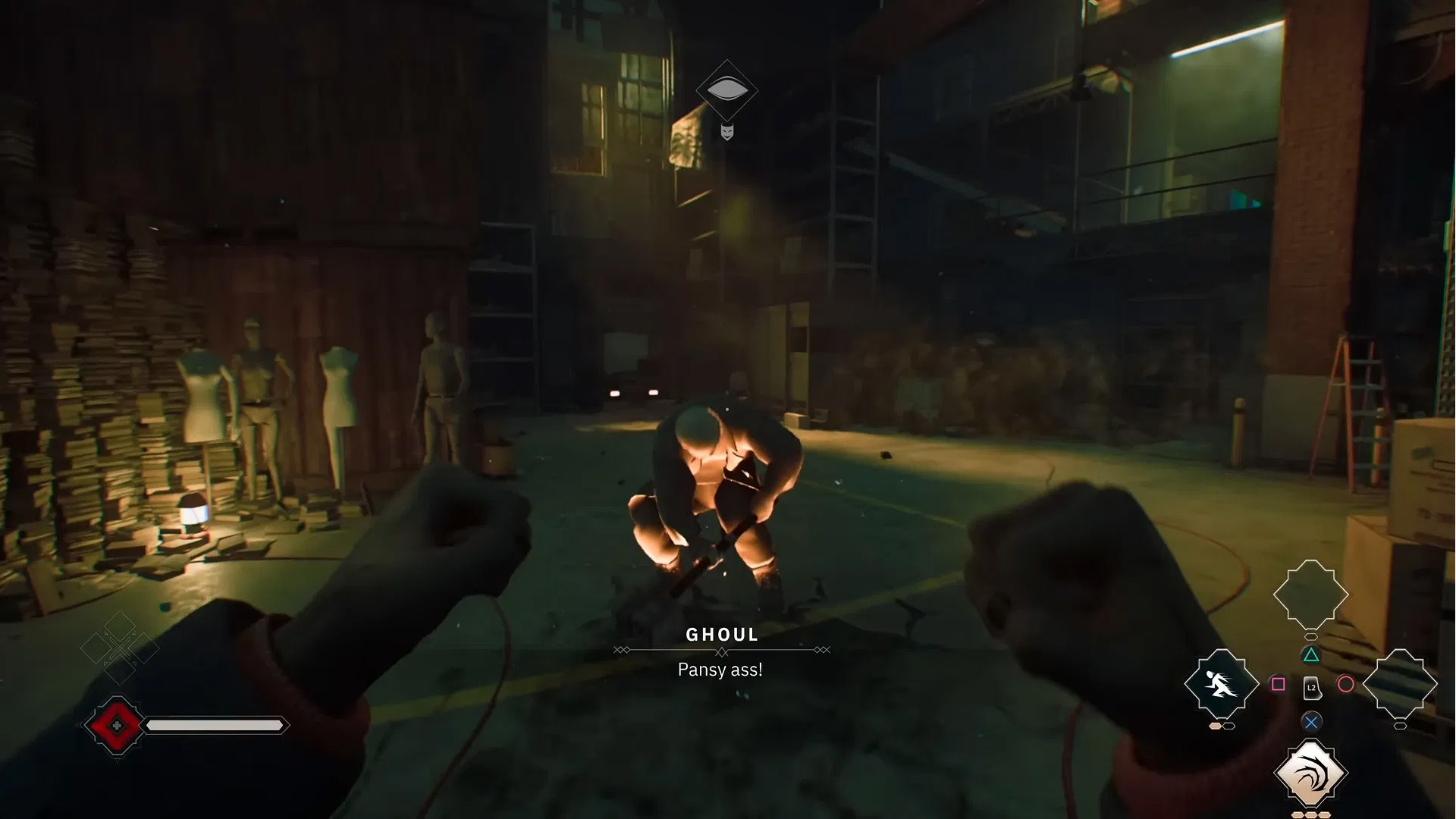
Task: Click the small mask icon below the eye
Action: point(726,132)
